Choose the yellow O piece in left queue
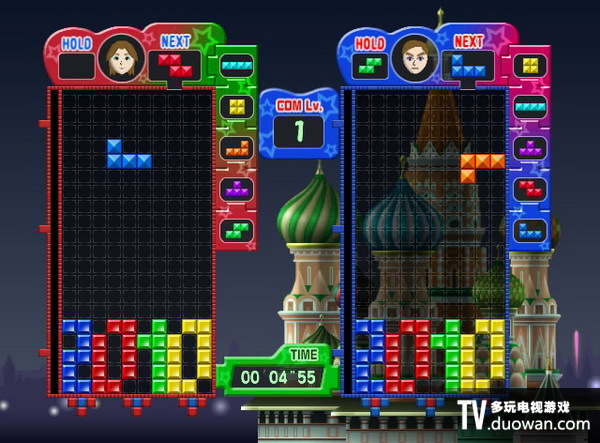600x443 pixels. [x=237, y=106]
